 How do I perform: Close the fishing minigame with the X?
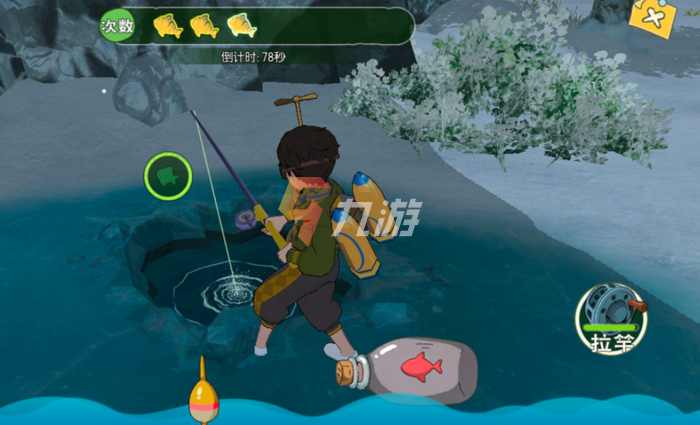[652, 17]
